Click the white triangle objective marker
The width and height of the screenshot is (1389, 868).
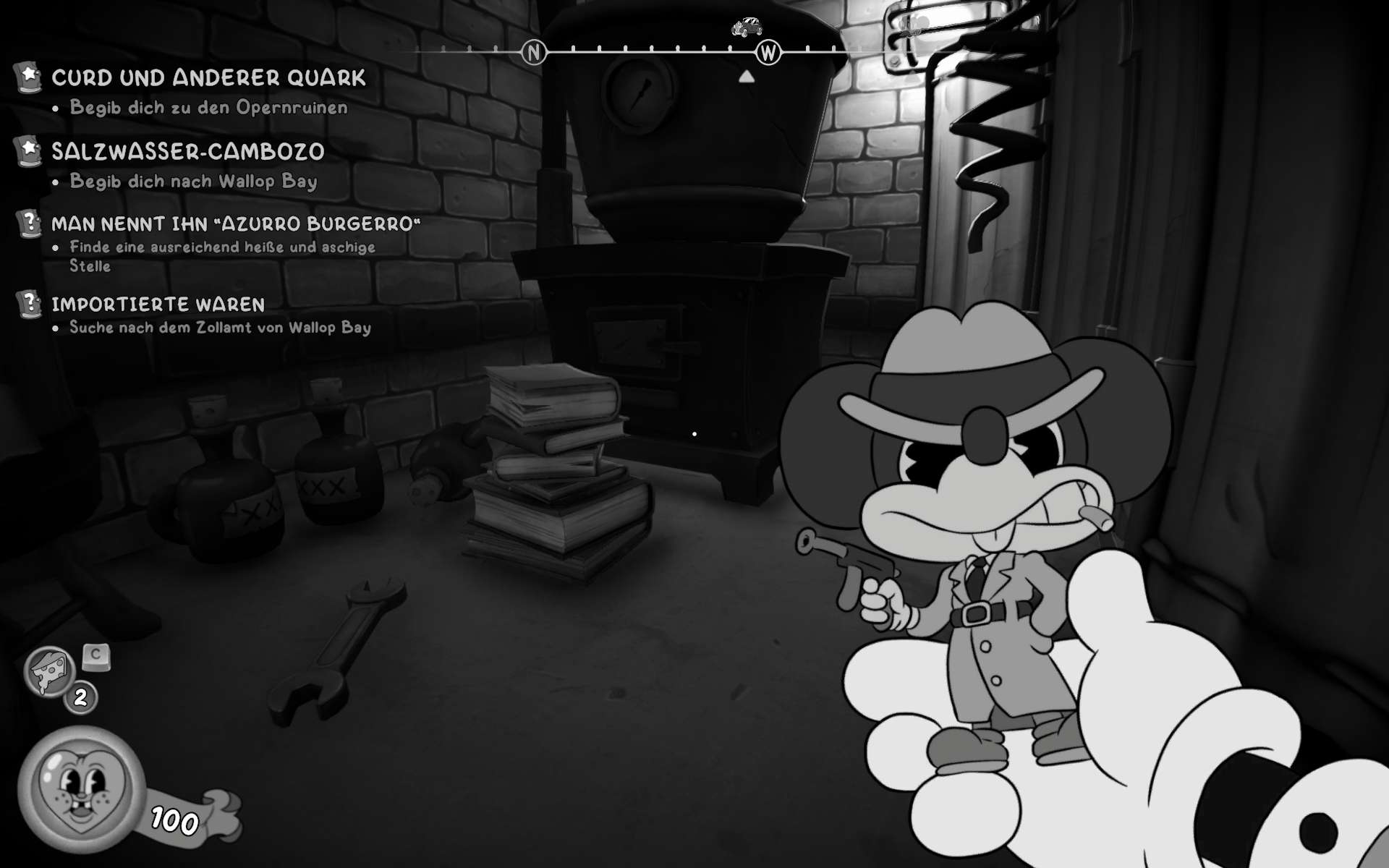(x=747, y=76)
